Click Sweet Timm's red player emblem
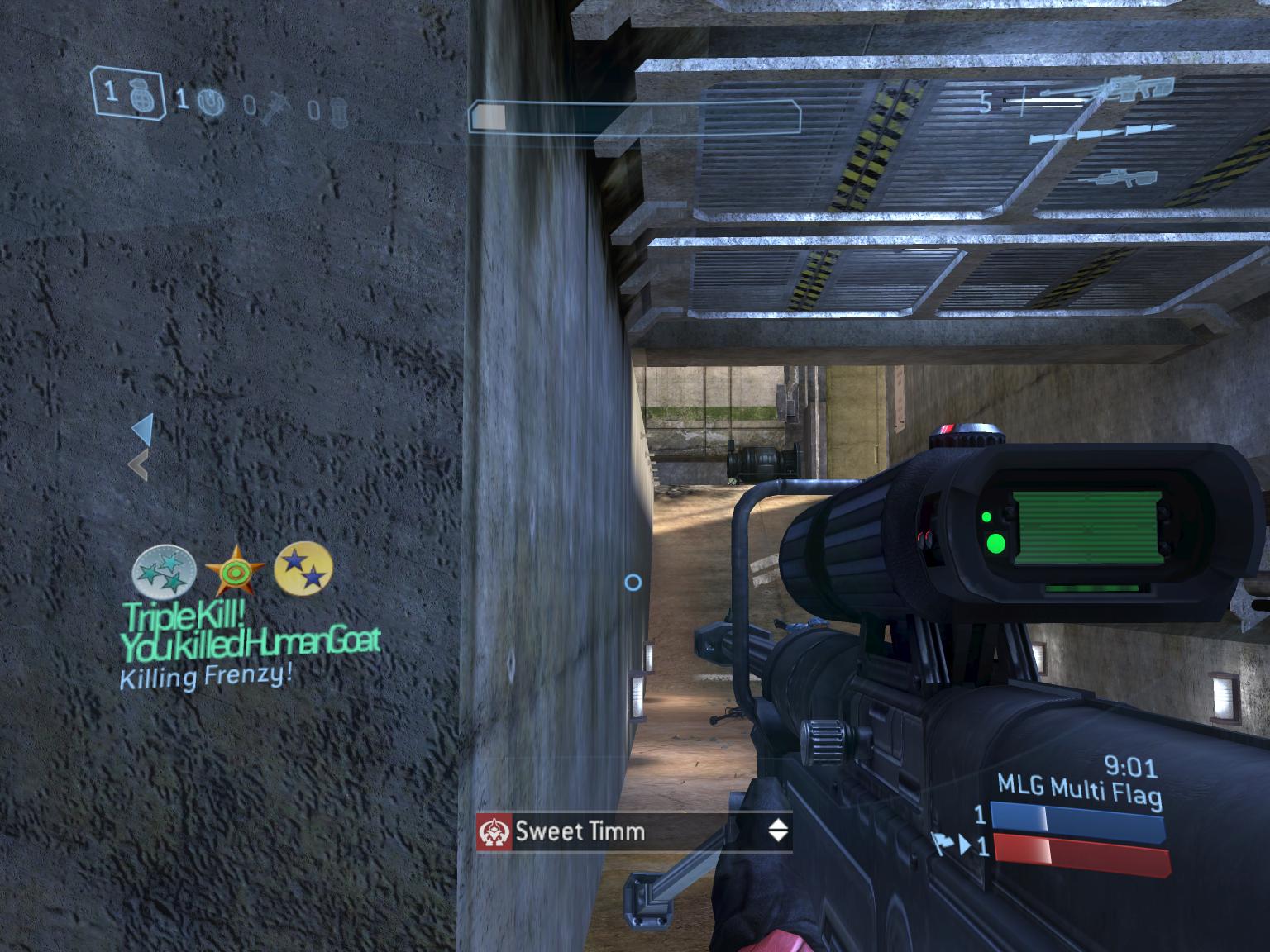Viewport: 1270px width, 952px height. coord(494,832)
